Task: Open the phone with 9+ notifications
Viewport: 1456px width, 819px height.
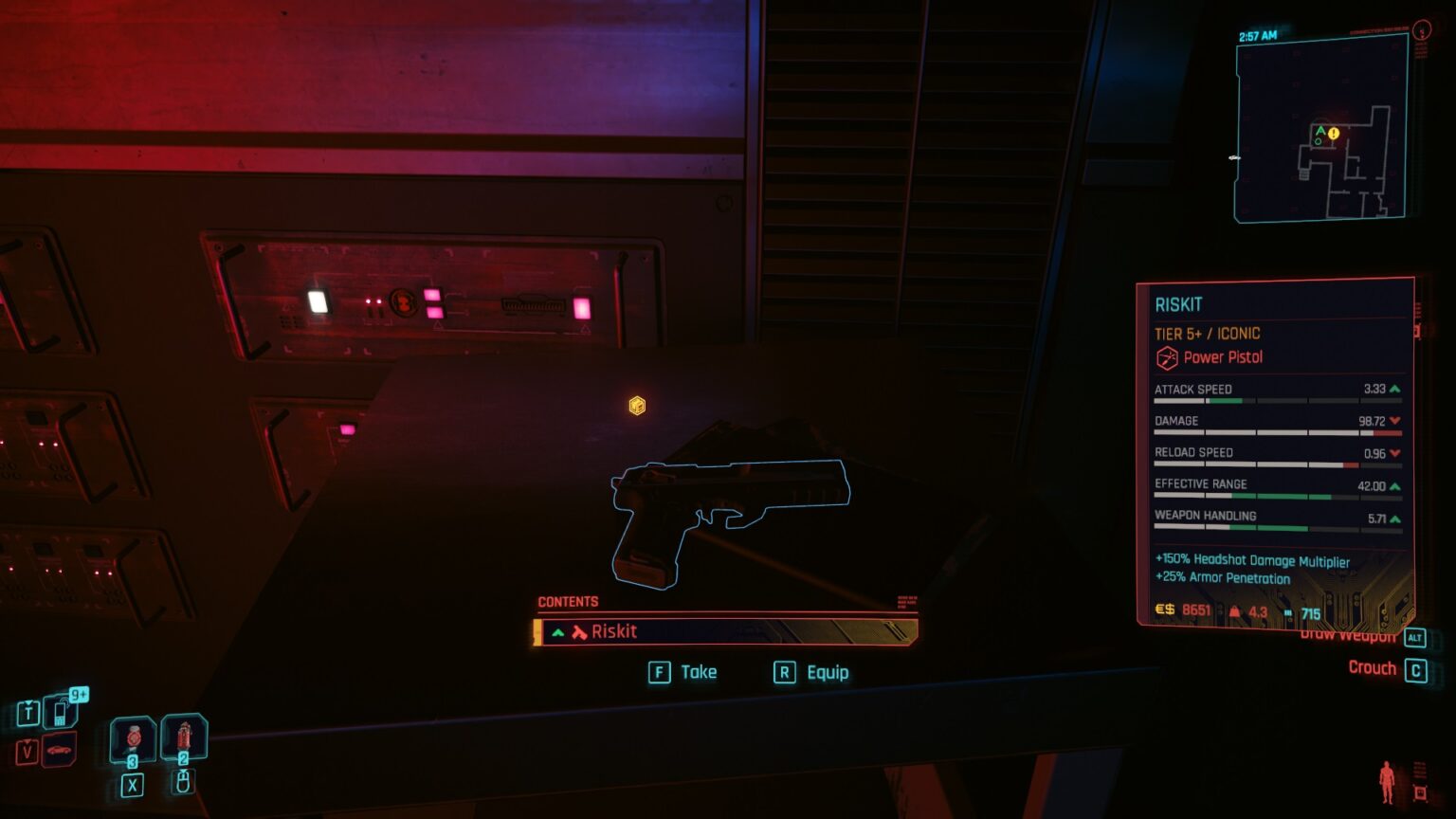Action: [61, 710]
